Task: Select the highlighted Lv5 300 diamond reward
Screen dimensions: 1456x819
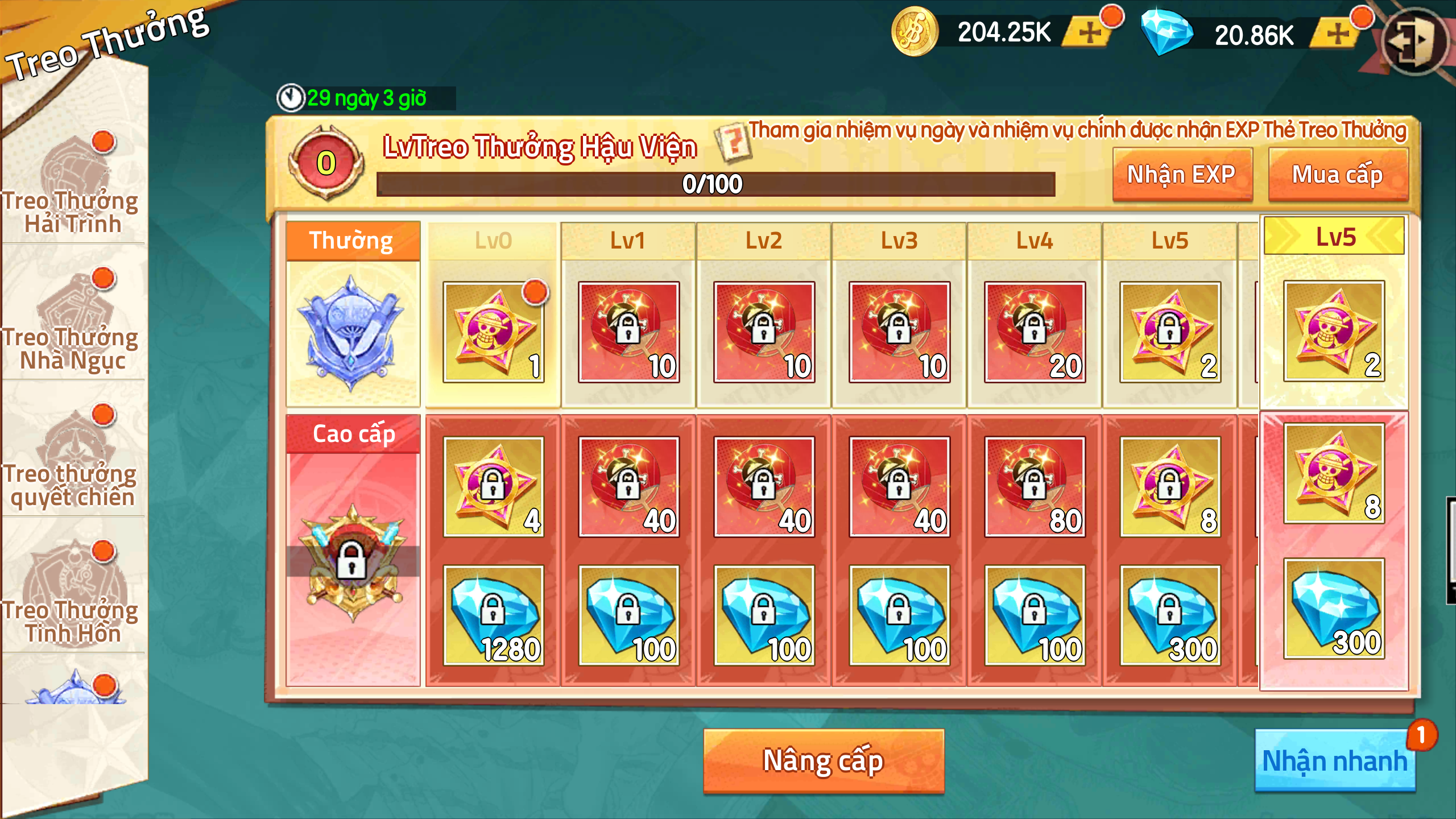Action: pos(1334,609)
